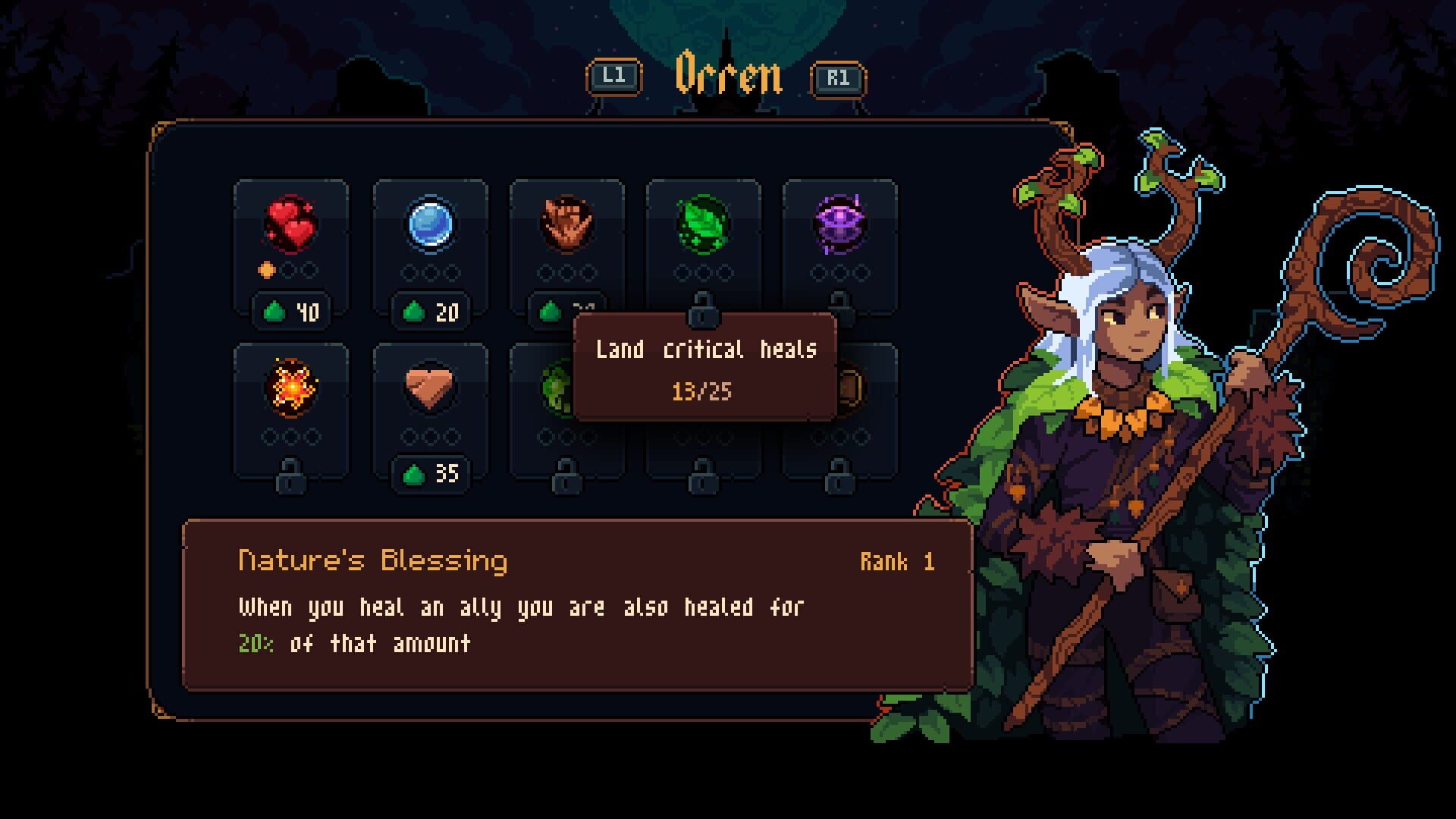Select the purple eye skill icon
This screenshot has height=819, width=1456.
click(842, 222)
